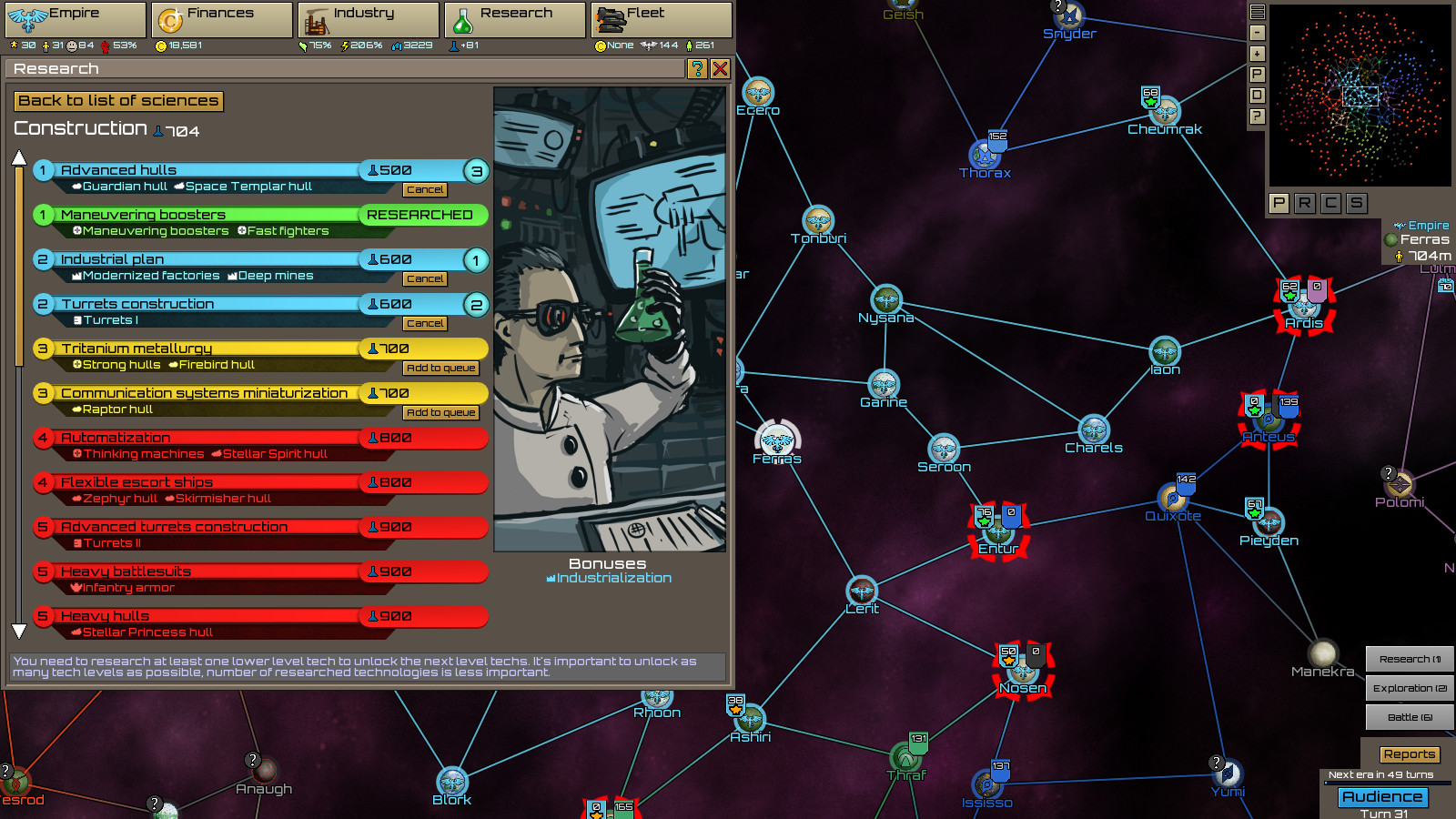This screenshot has width=1456, height=819.
Task: Toggle the S filter below the minimap
Action: (x=1356, y=202)
